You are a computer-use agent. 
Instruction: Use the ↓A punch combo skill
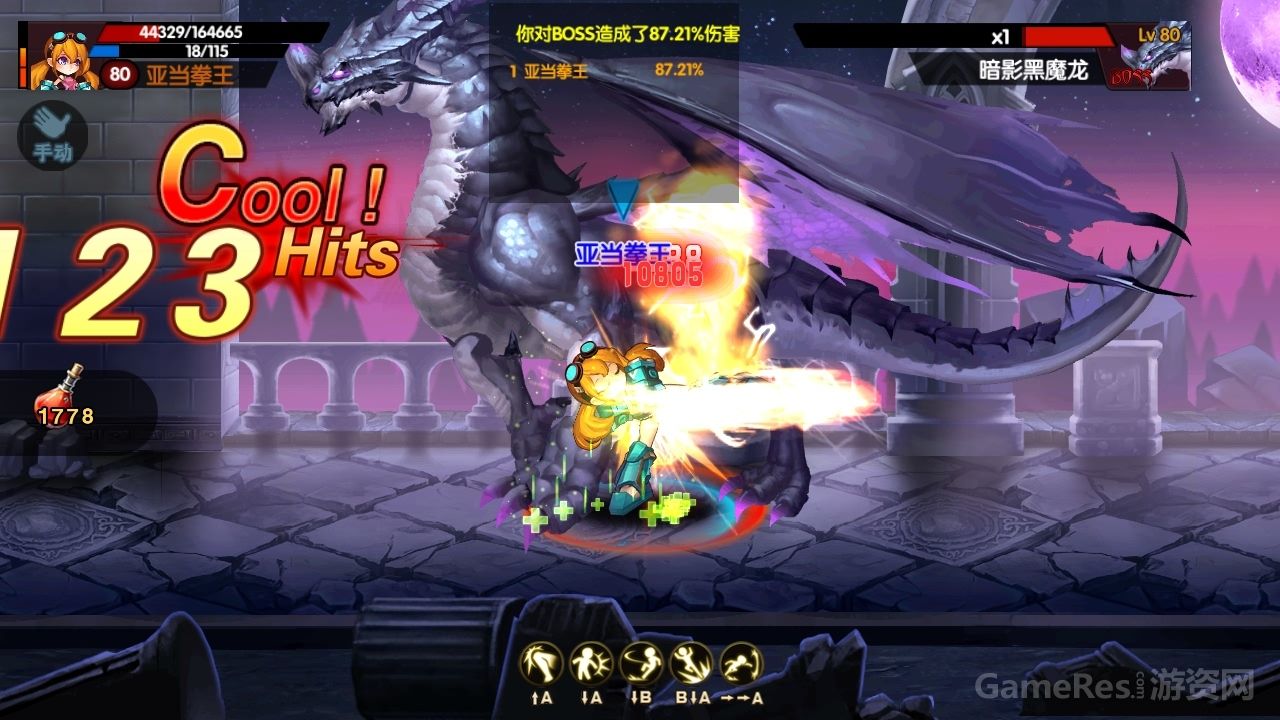[x=593, y=663]
